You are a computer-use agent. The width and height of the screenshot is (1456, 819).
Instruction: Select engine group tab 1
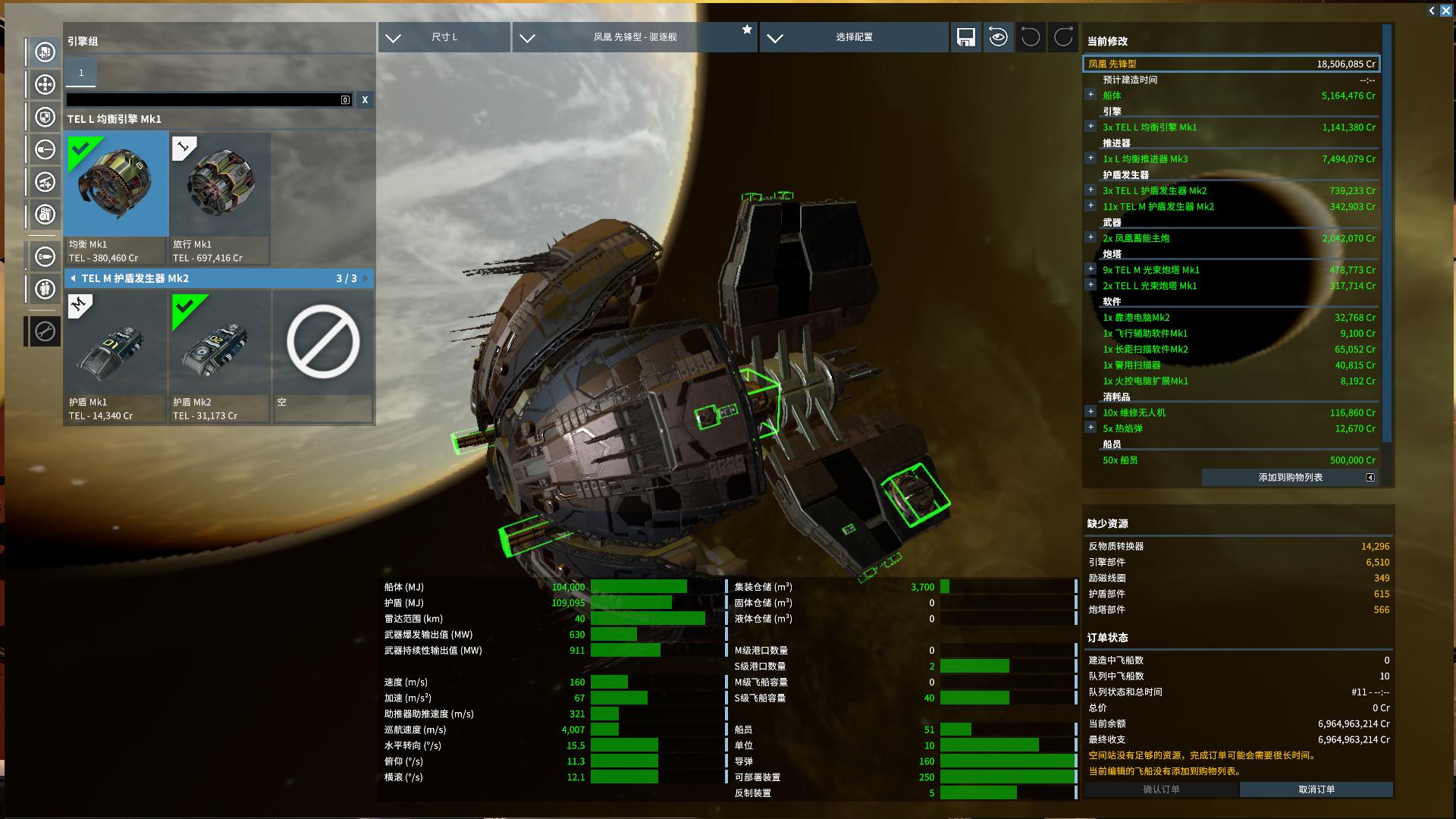(80, 73)
